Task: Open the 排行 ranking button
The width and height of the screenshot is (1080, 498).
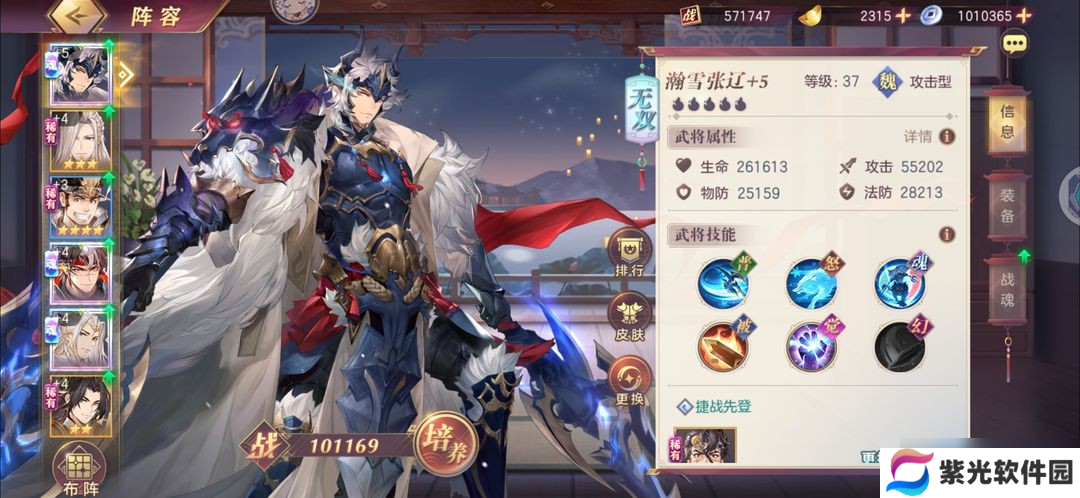Action: point(630,256)
